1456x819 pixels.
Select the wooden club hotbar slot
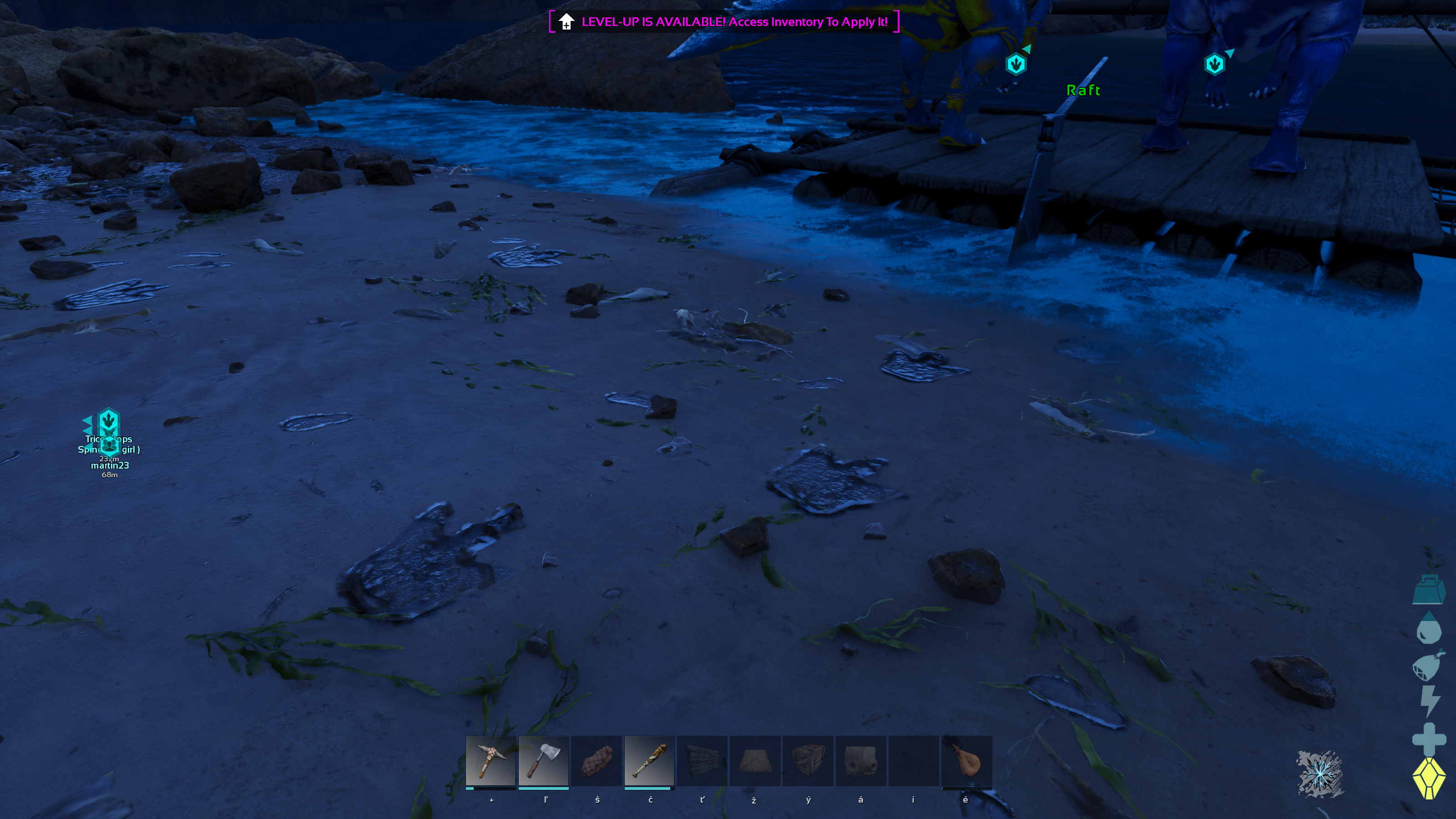click(649, 760)
